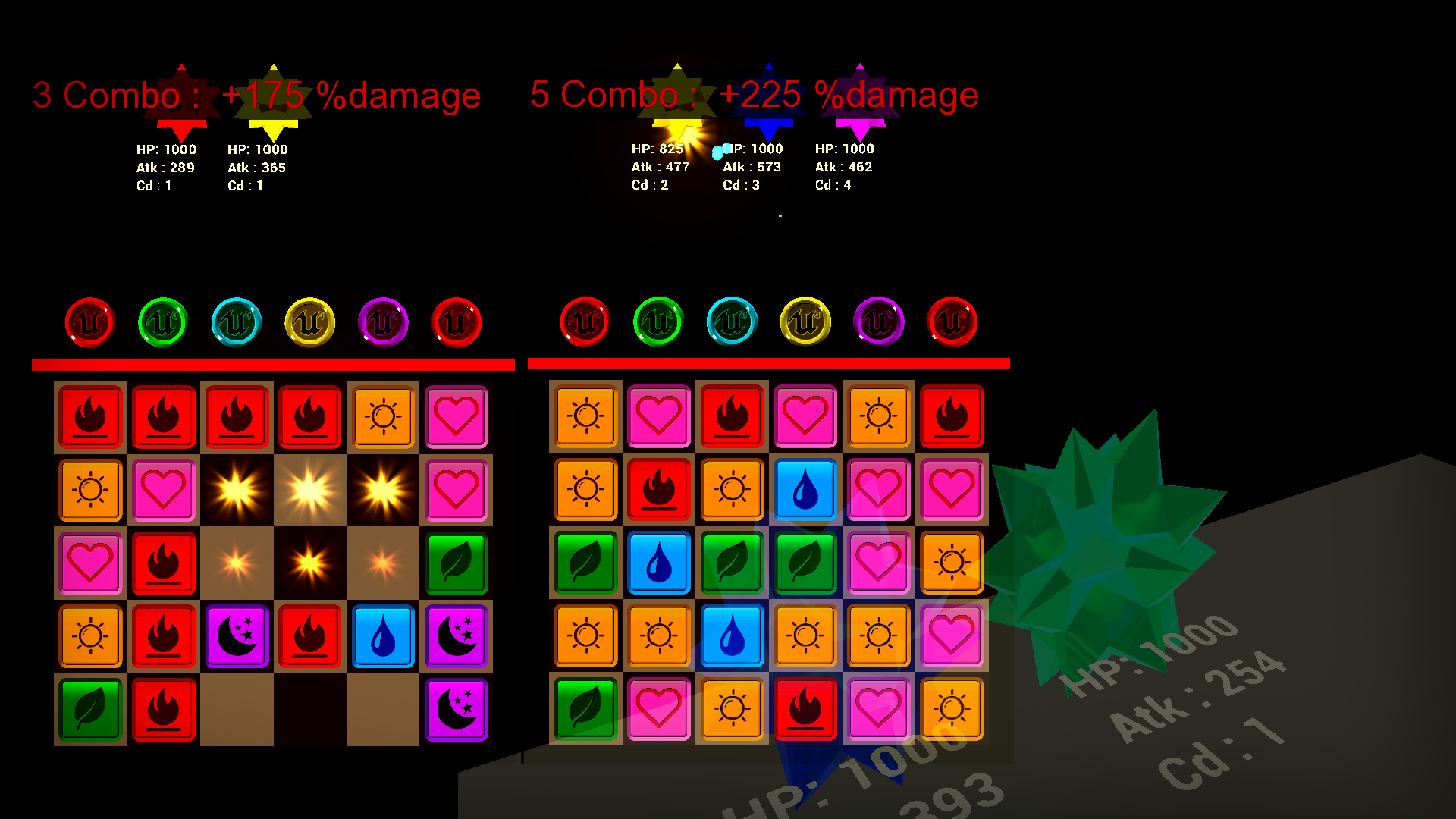Choose the green orb above the right board
Screen dimensions: 1456x819
(658, 322)
